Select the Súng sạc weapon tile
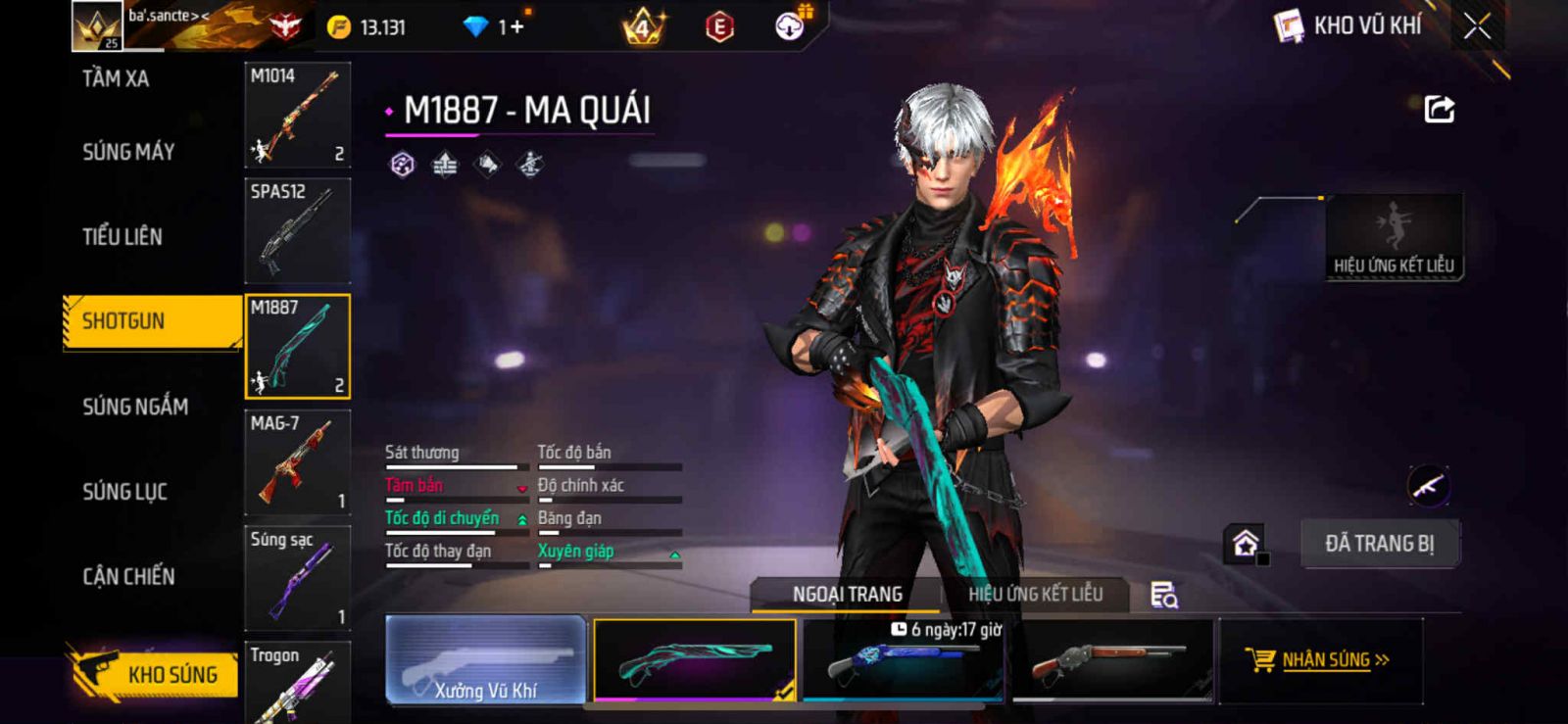The width and height of the screenshot is (1568, 724). pyautogui.click(x=297, y=578)
